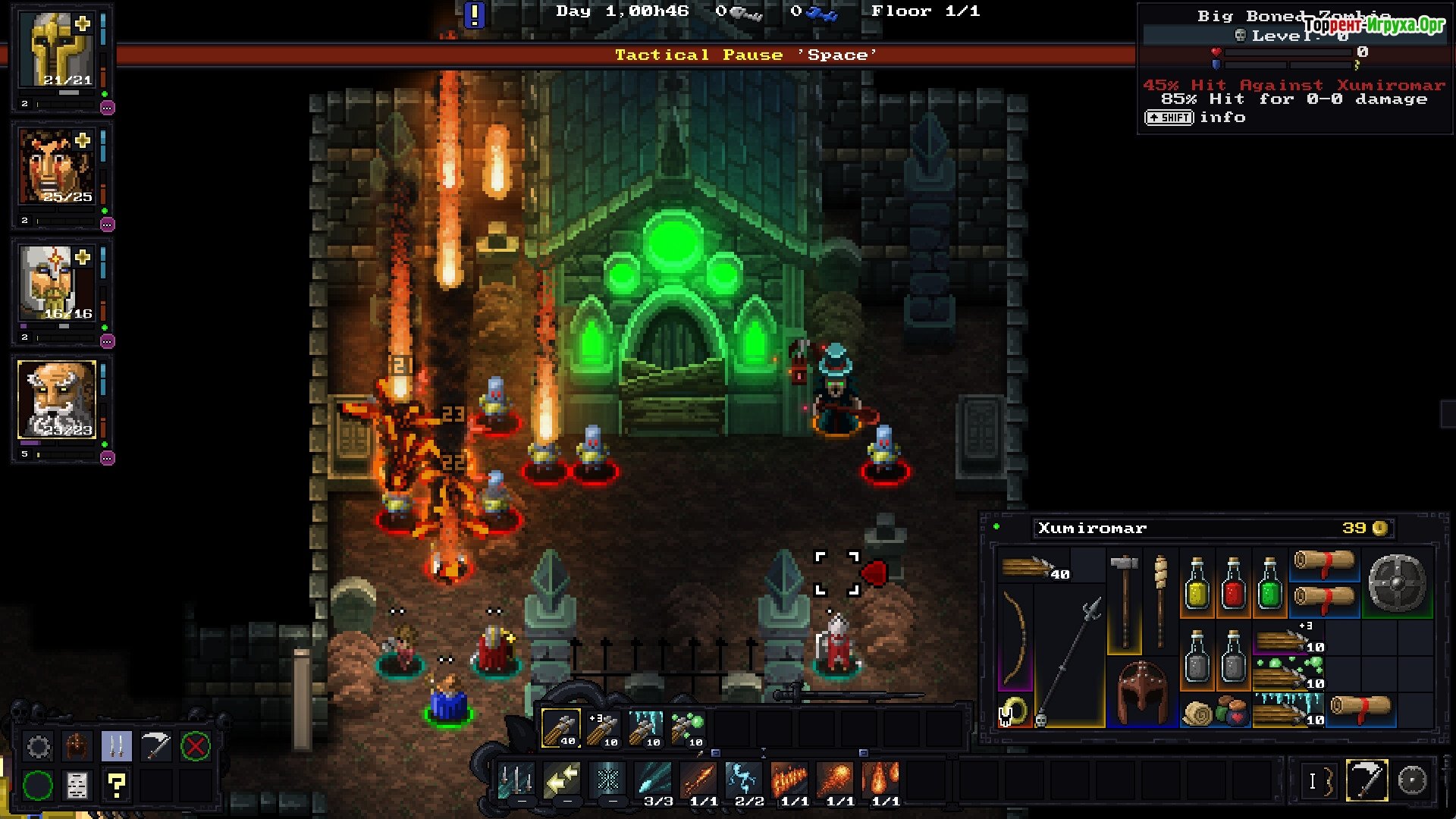Select the yellow potion in inventory

tap(1197, 584)
